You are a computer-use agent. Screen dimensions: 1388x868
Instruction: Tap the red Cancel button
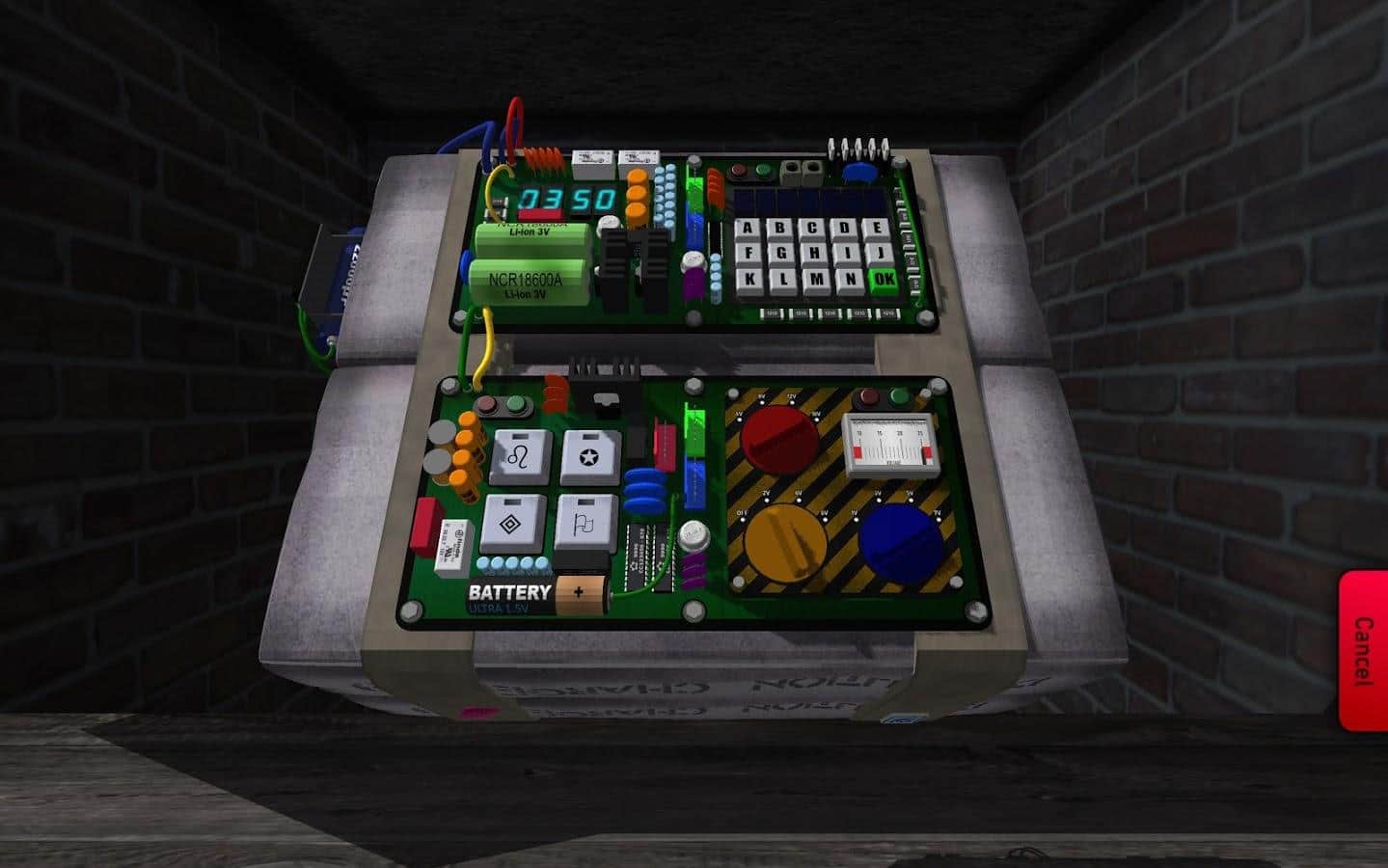tap(1363, 651)
